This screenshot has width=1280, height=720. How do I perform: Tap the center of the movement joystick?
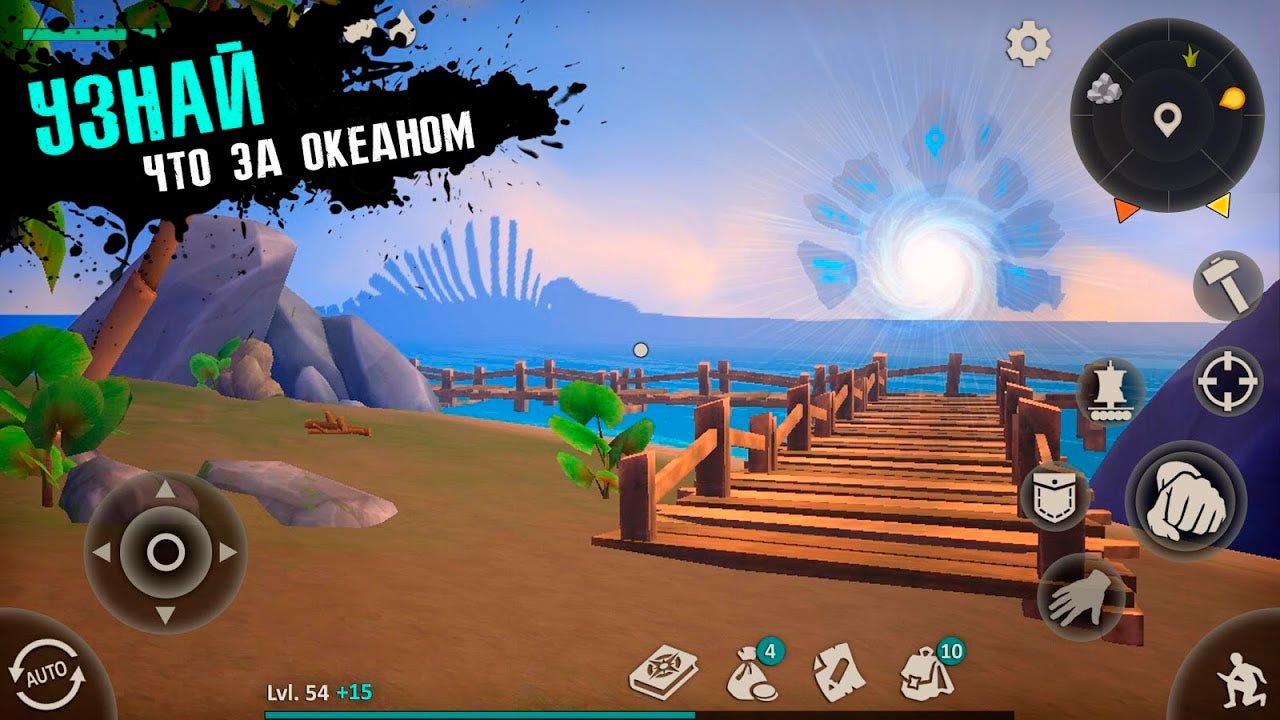[x=165, y=551]
